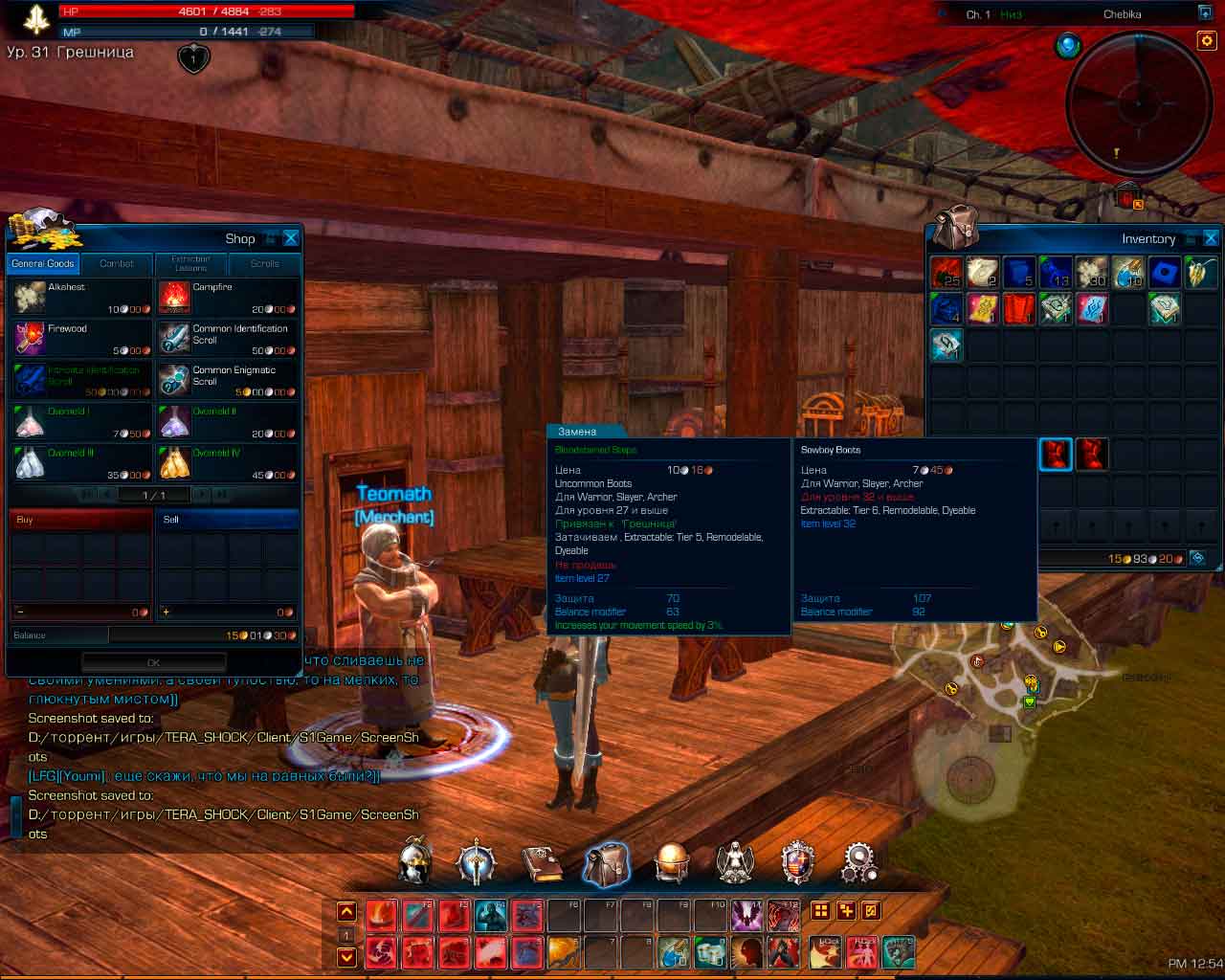This screenshot has width=1225, height=980.
Task: Open the gears settings icon
Action: coord(858,863)
